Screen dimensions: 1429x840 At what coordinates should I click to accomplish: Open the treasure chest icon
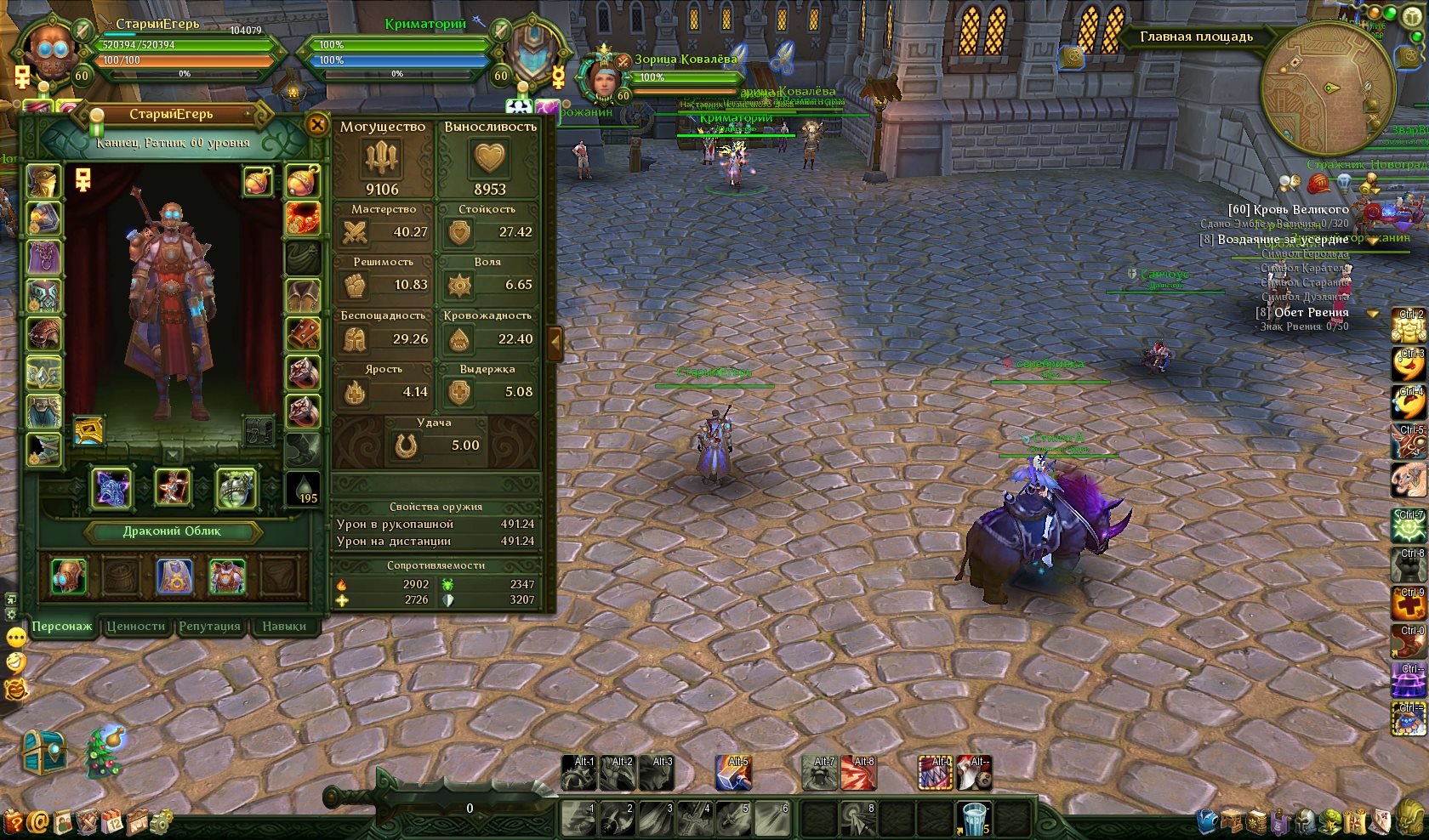pos(43,752)
